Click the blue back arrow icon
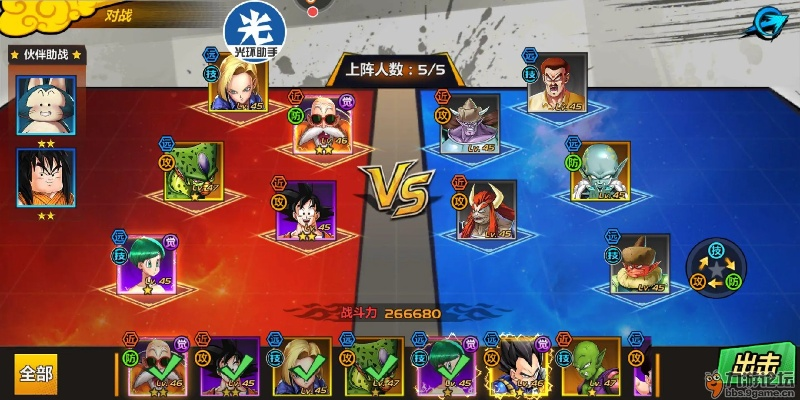 click(768, 20)
